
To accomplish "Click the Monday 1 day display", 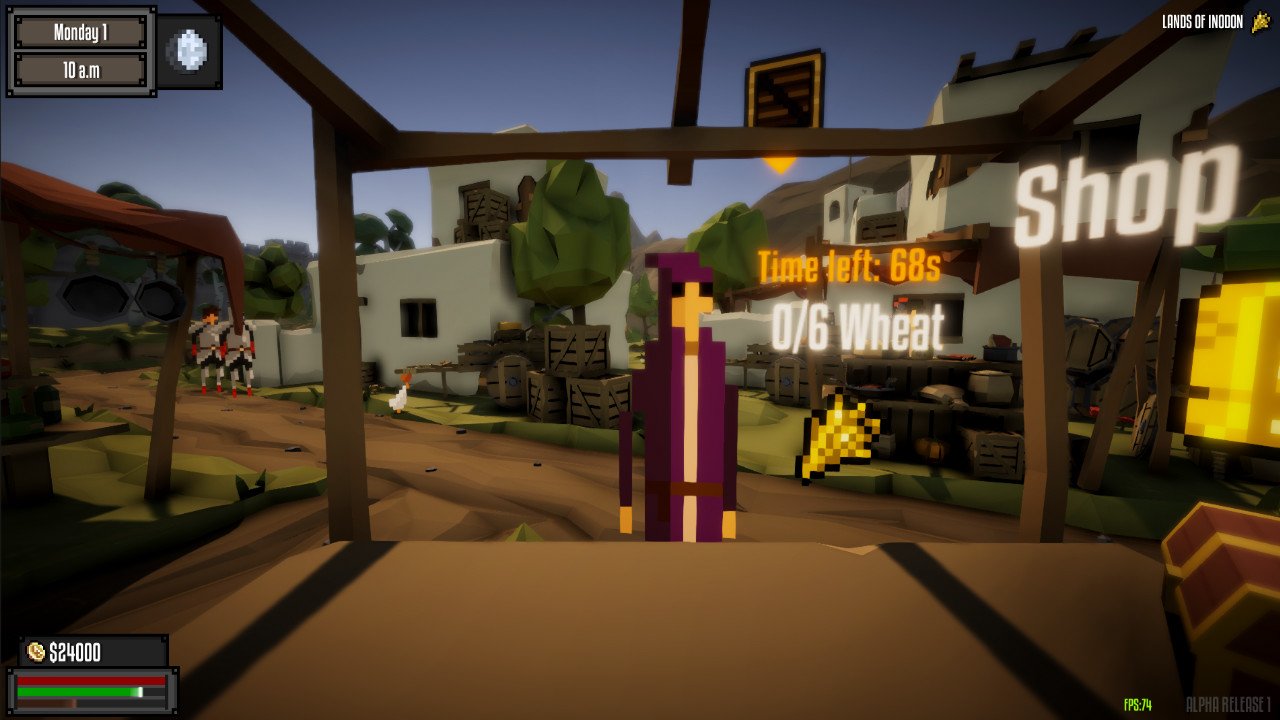I will pyautogui.click(x=83, y=30).
